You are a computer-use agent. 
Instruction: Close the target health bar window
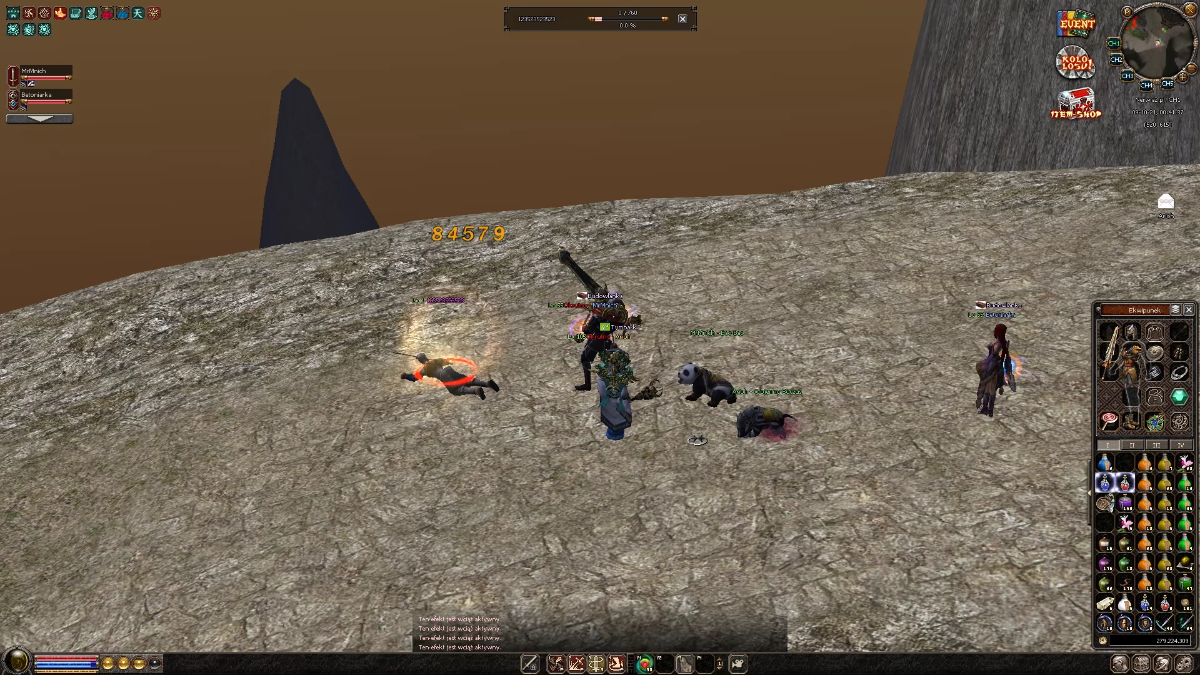click(682, 18)
